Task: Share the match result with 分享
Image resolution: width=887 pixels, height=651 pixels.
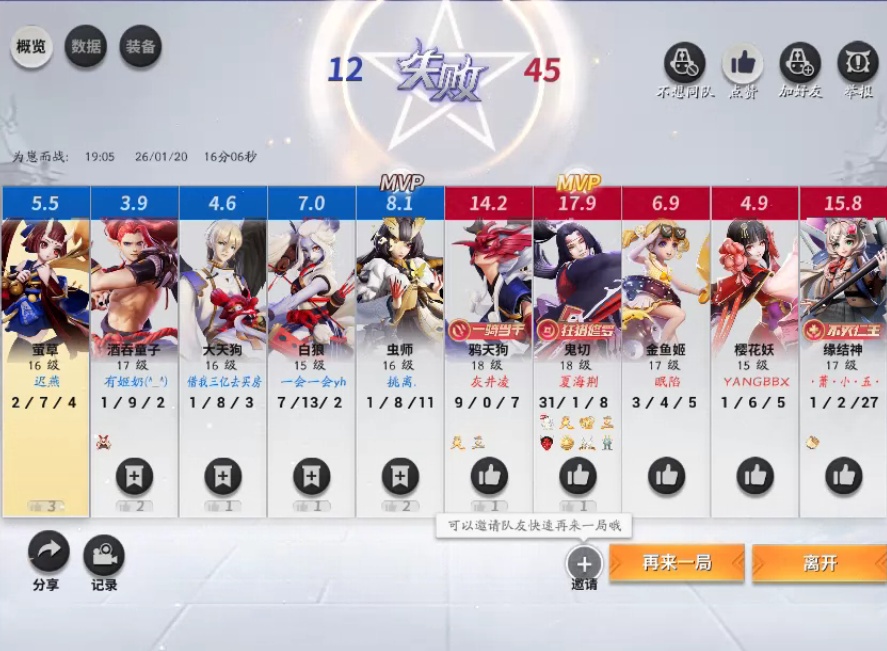Action: [x=47, y=553]
